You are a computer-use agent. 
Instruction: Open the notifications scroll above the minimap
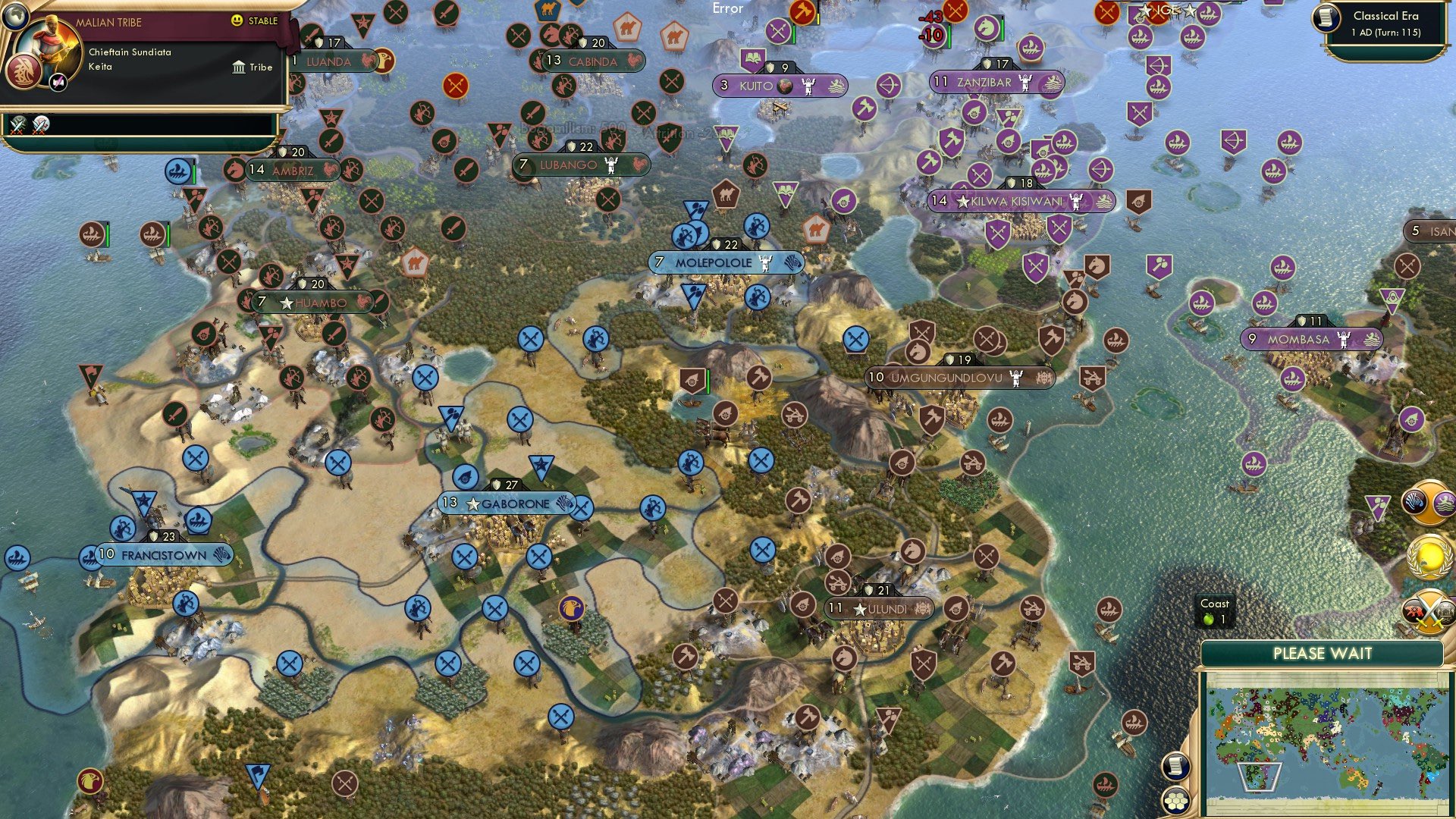click(1175, 766)
